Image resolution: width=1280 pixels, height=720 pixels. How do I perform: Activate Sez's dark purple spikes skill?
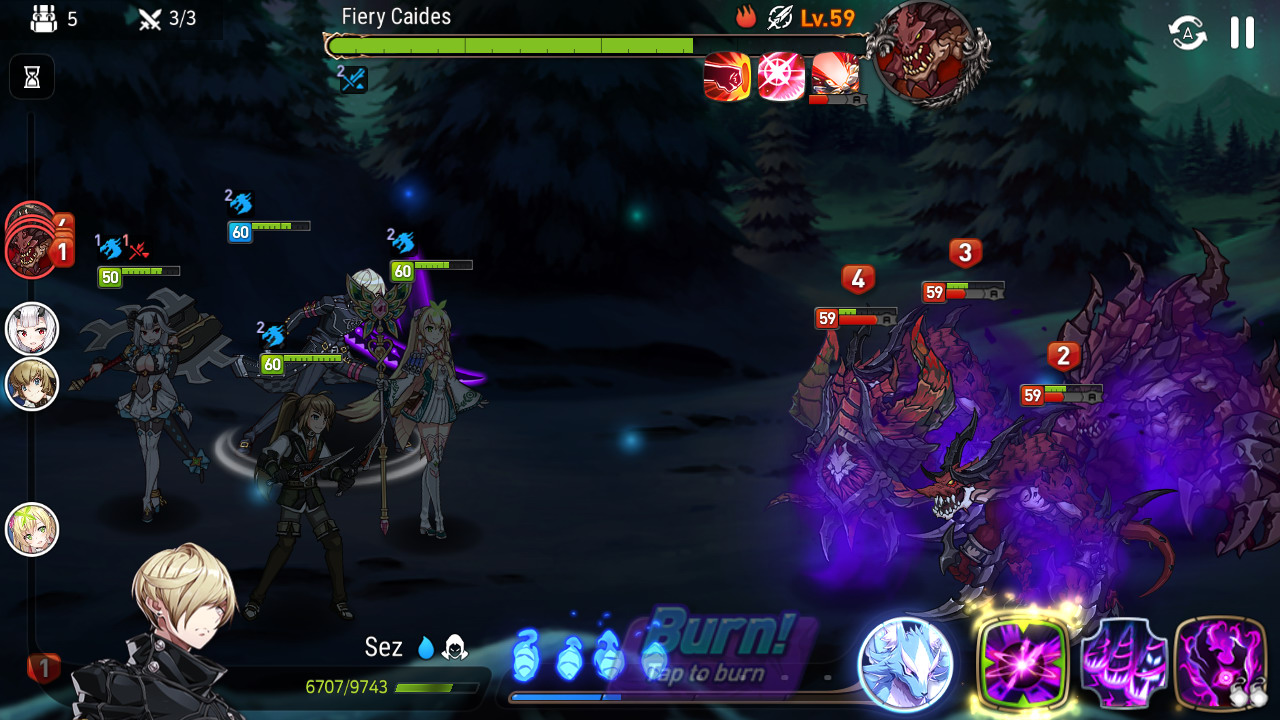point(1124,663)
